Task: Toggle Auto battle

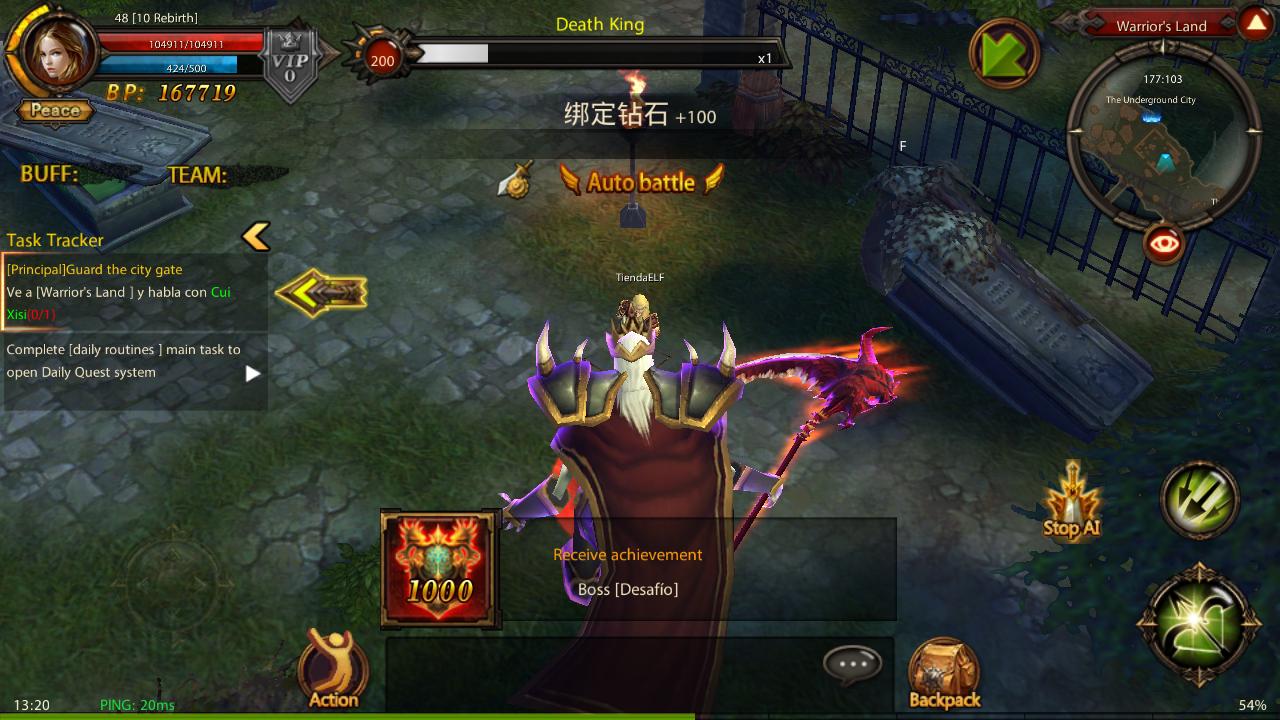Action: tap(640, 182)
